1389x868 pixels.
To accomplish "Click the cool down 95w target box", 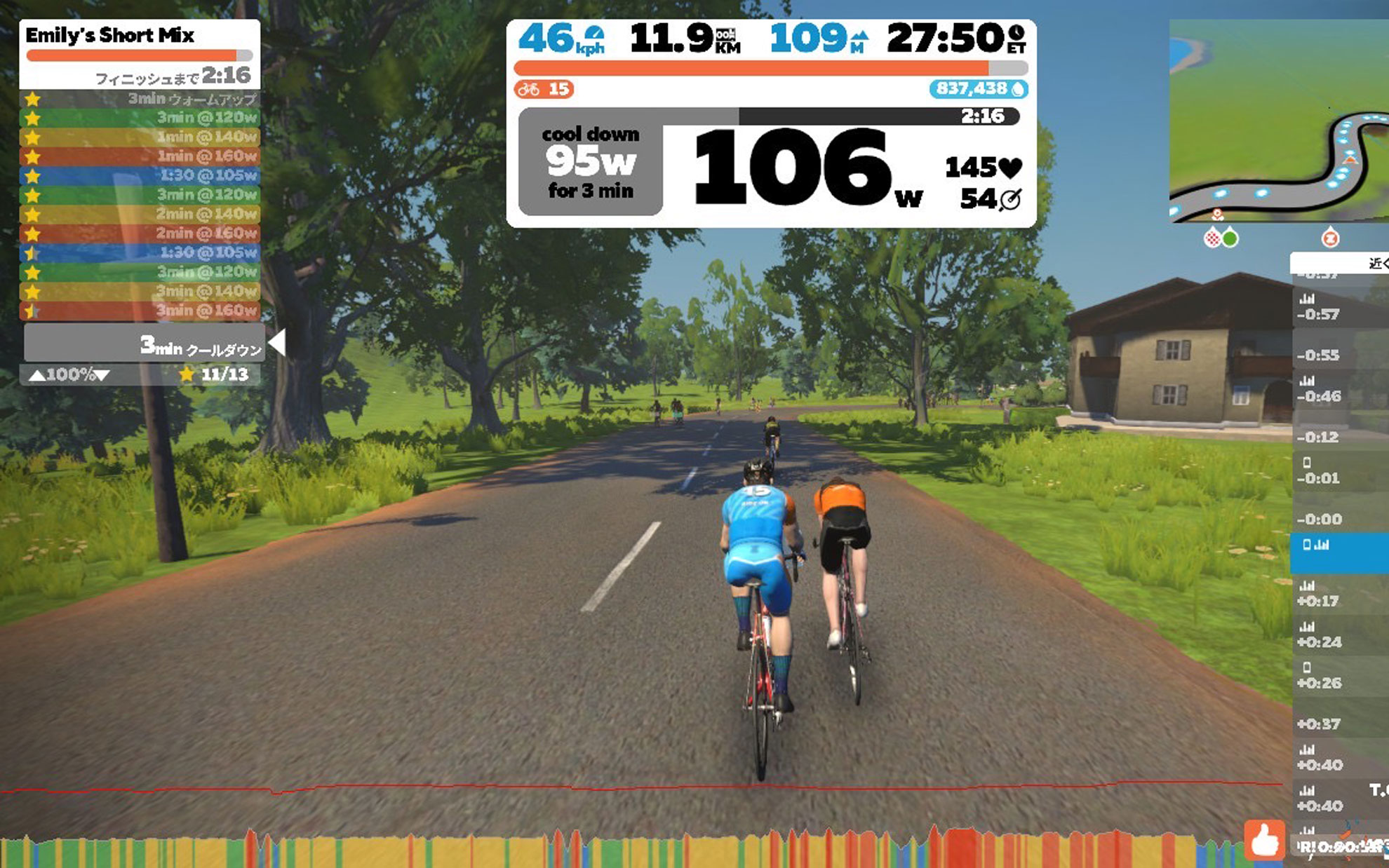I will [x=590, y=162].
